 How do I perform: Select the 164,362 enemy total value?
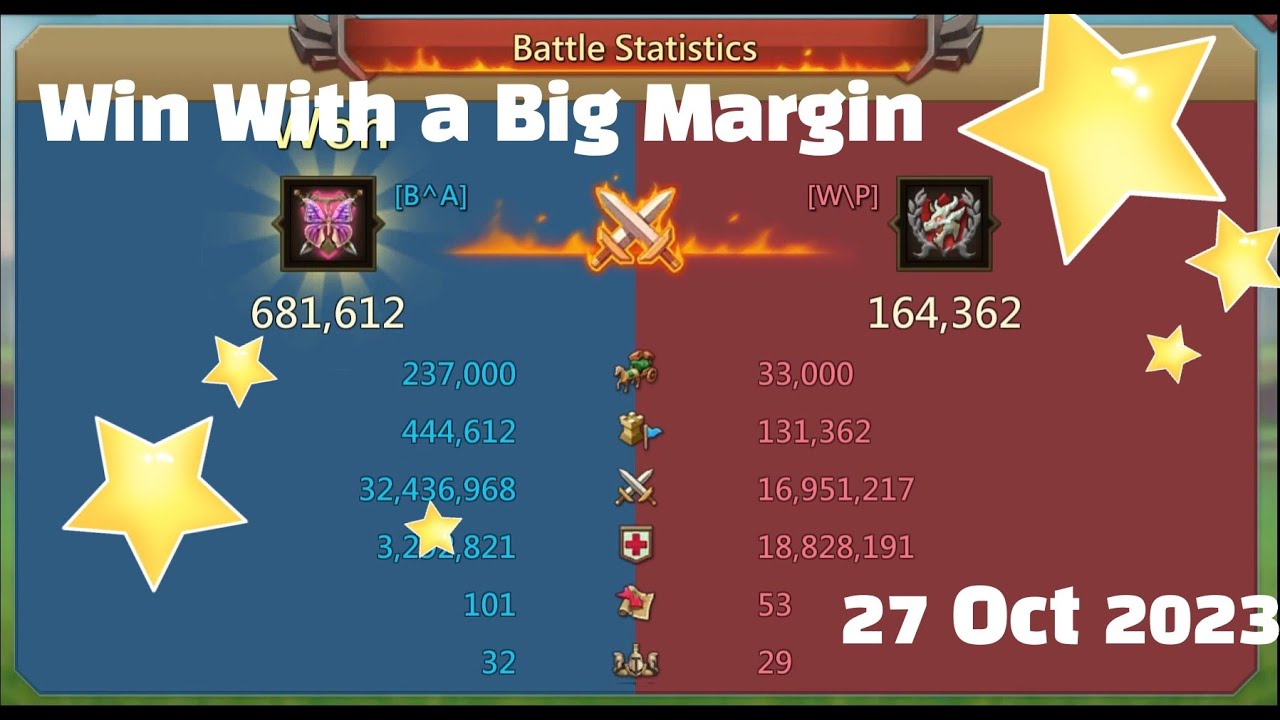pyautogui.click(x=945, y=313)
